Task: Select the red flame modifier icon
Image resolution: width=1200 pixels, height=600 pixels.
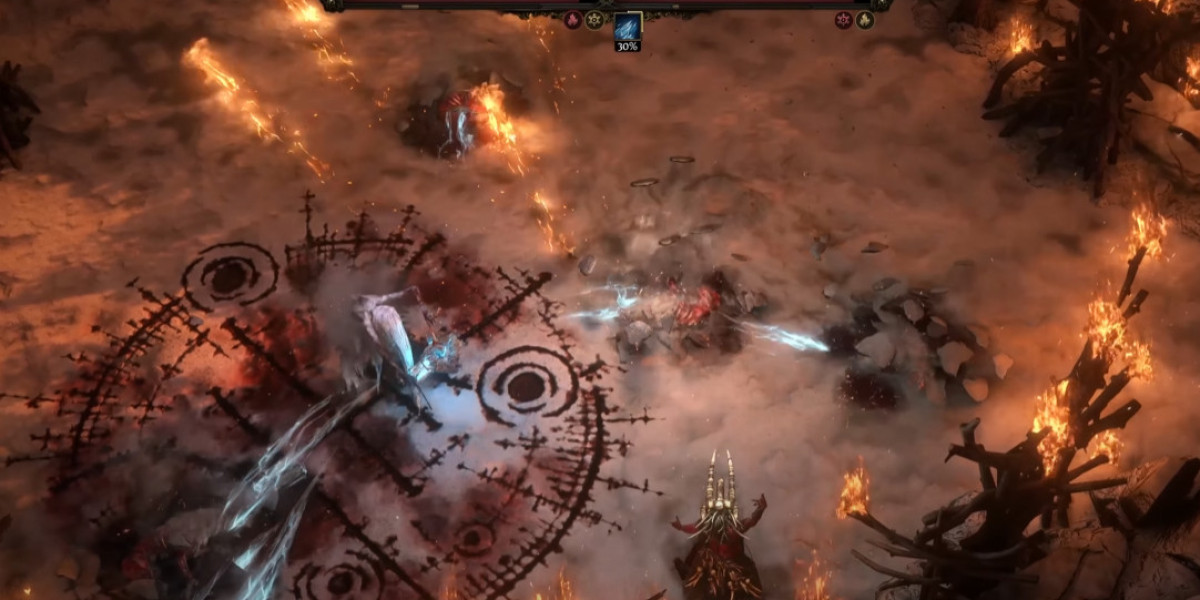Action: 573,20
